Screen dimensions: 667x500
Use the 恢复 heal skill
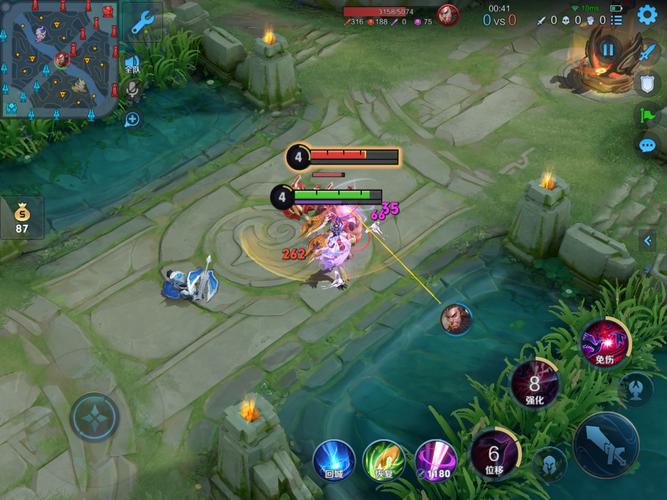(384, 459)
